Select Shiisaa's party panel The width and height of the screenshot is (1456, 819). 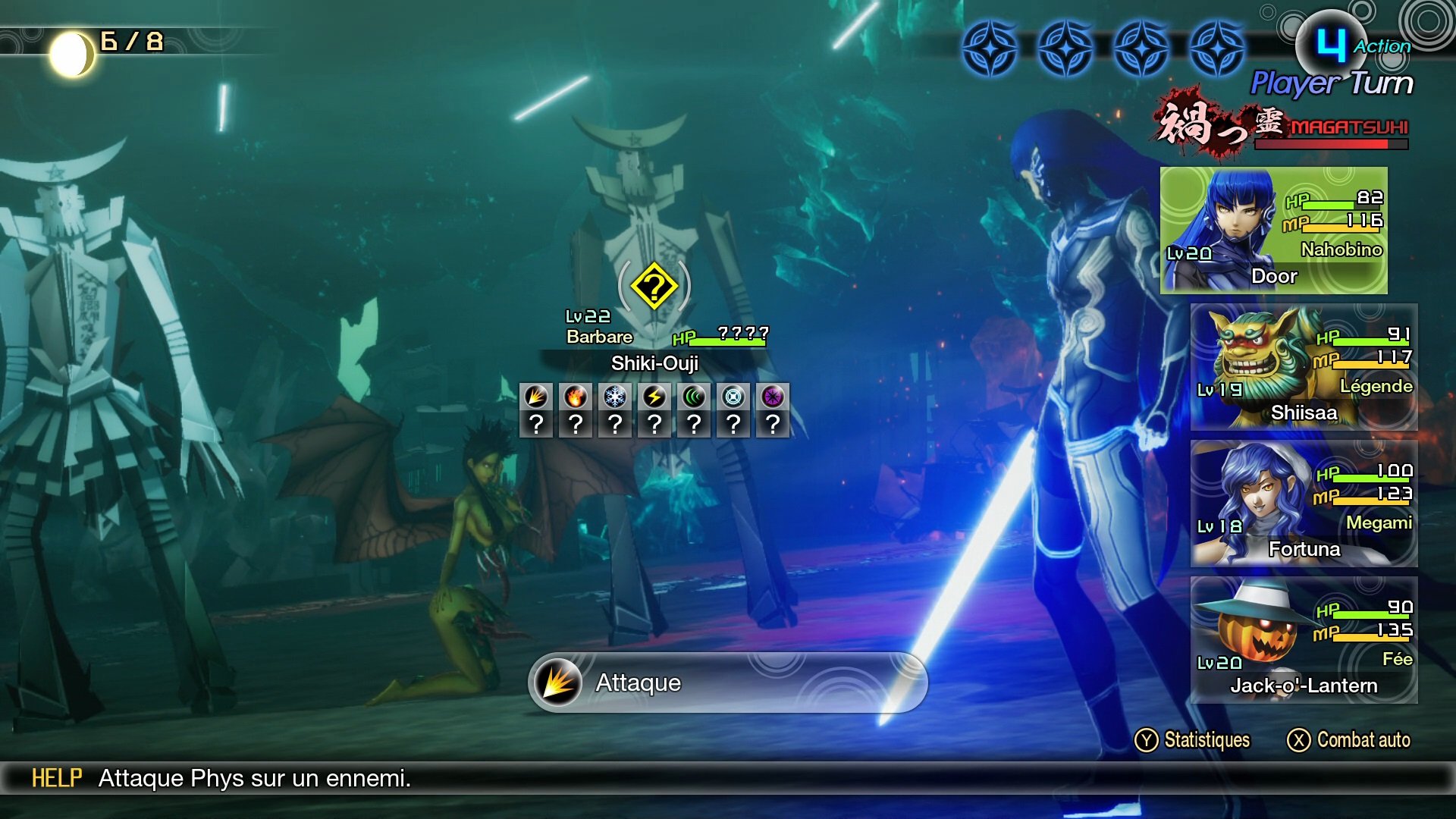(x=1304, y=367)
